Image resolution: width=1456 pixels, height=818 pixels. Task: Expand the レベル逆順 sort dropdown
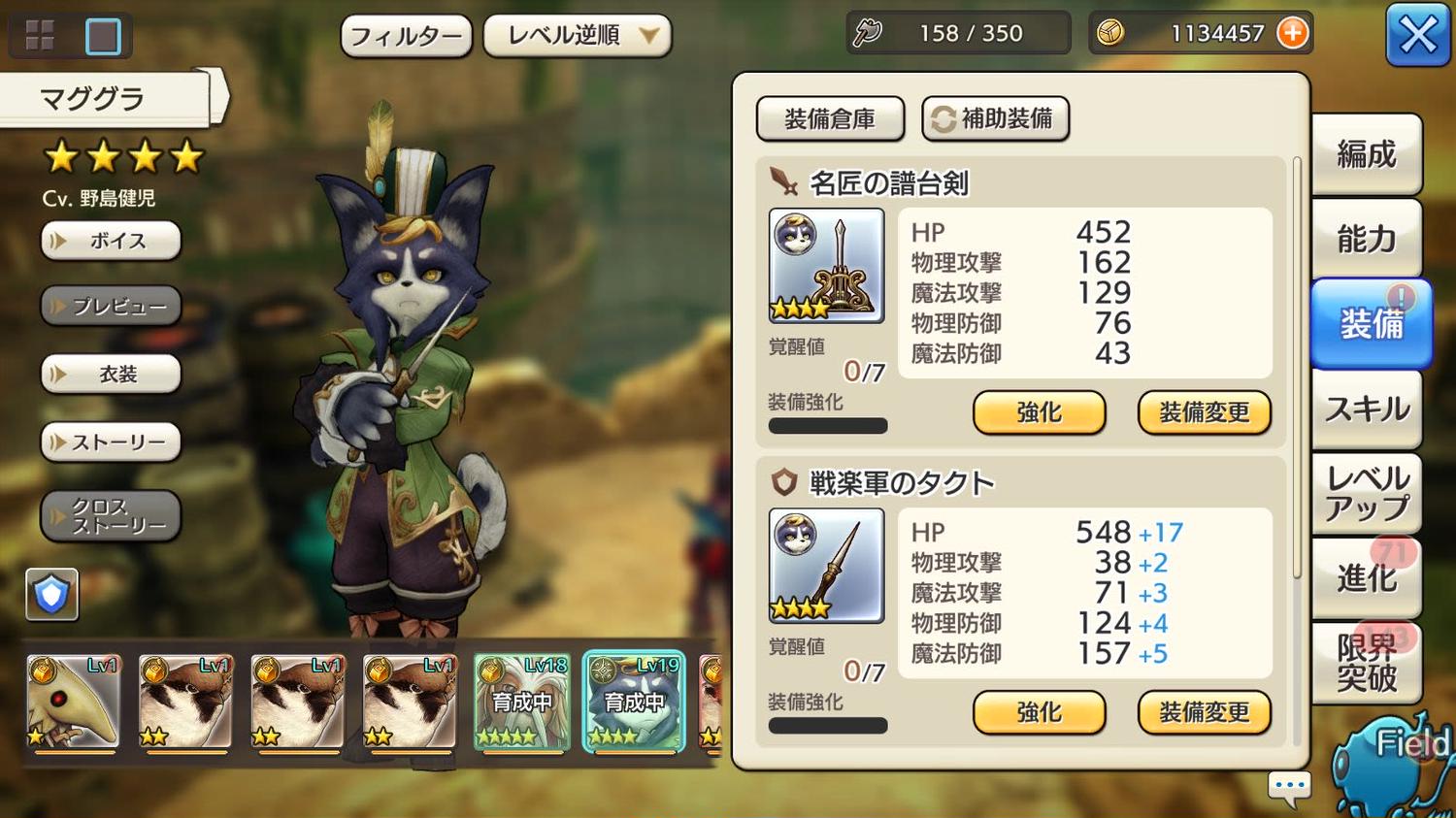[577, 36]
